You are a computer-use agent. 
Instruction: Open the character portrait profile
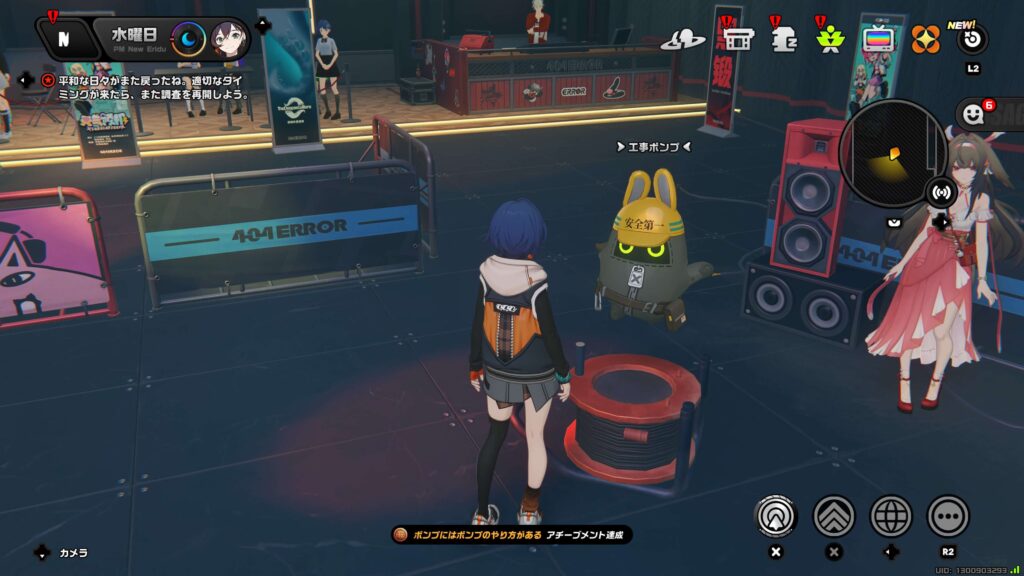click(x=229, y=40)
